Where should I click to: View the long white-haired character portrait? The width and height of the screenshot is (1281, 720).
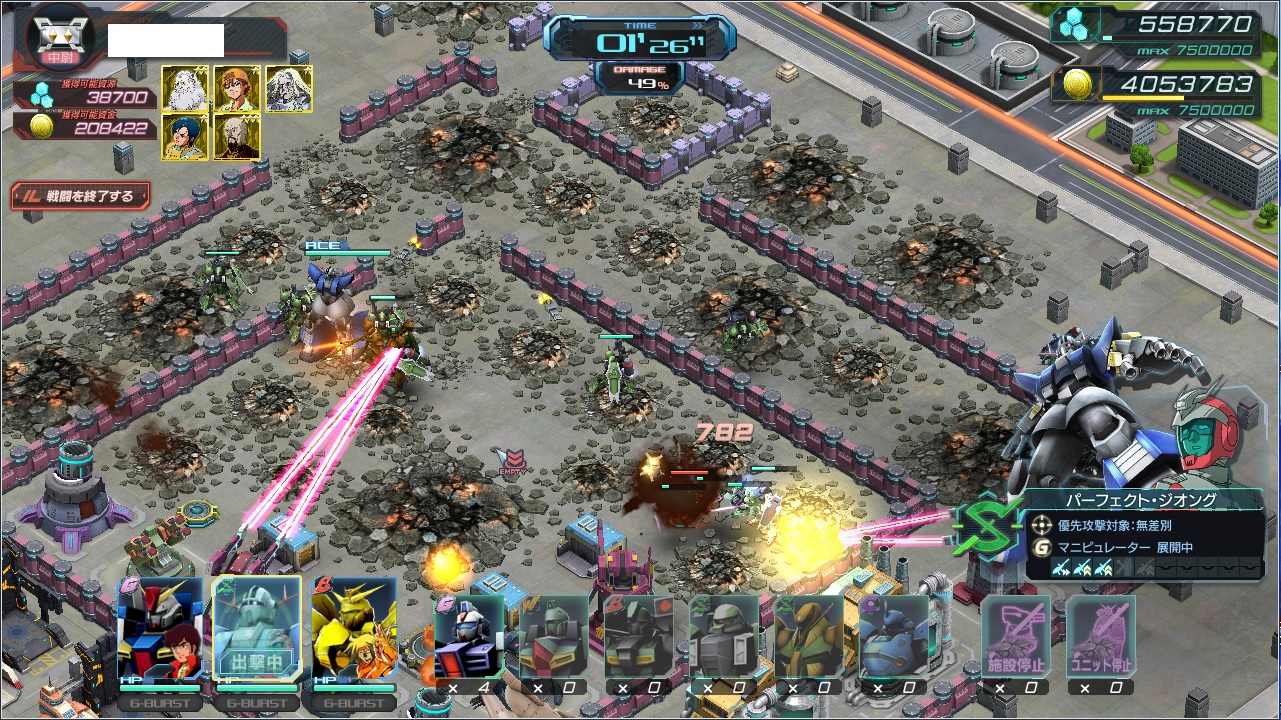point(289,89)
